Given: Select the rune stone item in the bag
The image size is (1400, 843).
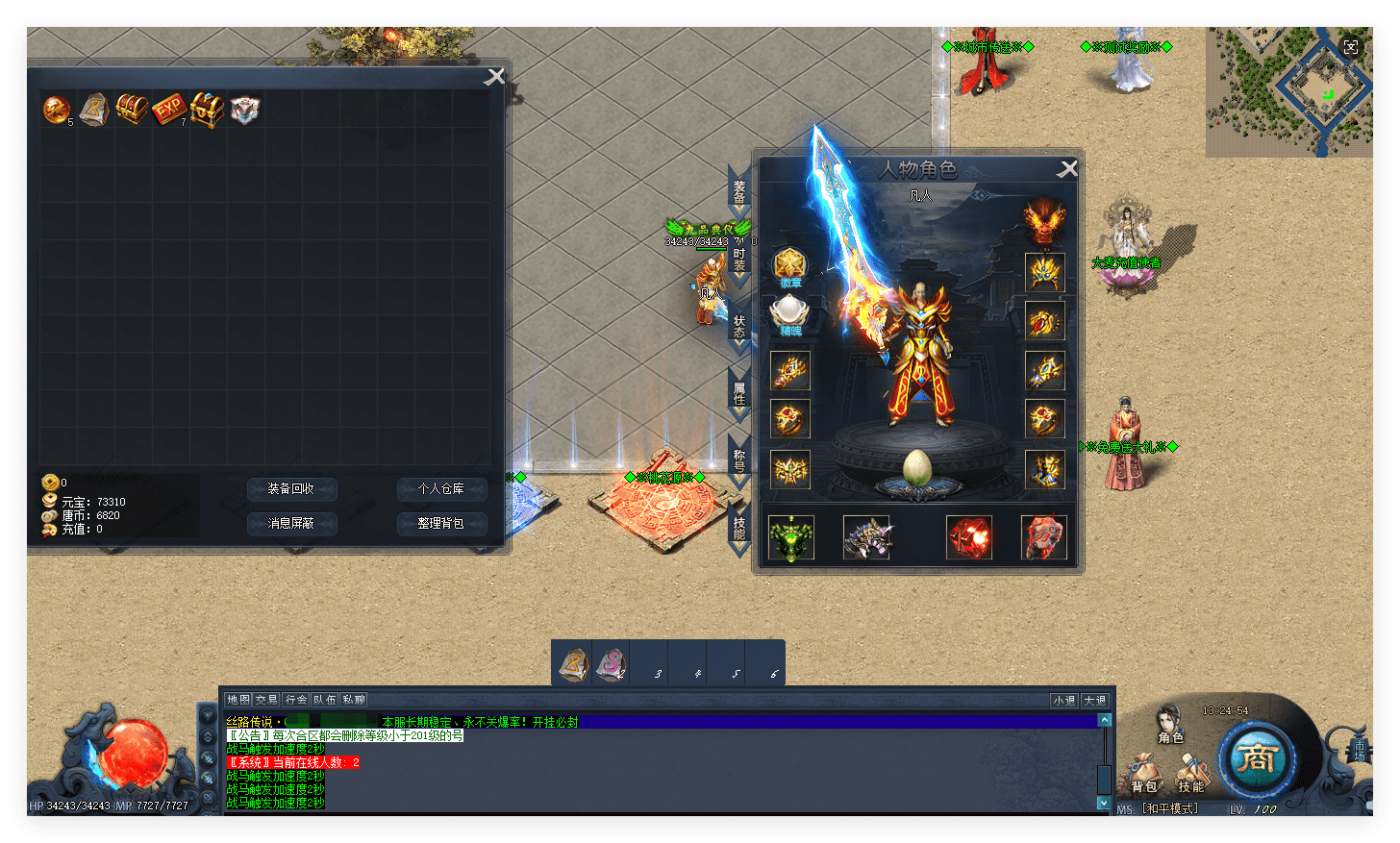Looking at the screenshot, I should (94, 110).
